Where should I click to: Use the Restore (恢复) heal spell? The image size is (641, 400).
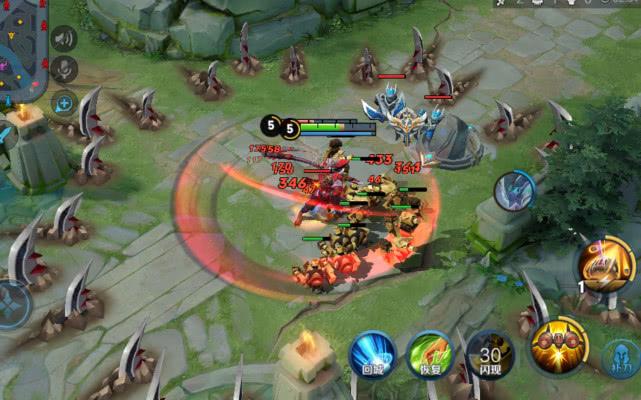(430, 354)
